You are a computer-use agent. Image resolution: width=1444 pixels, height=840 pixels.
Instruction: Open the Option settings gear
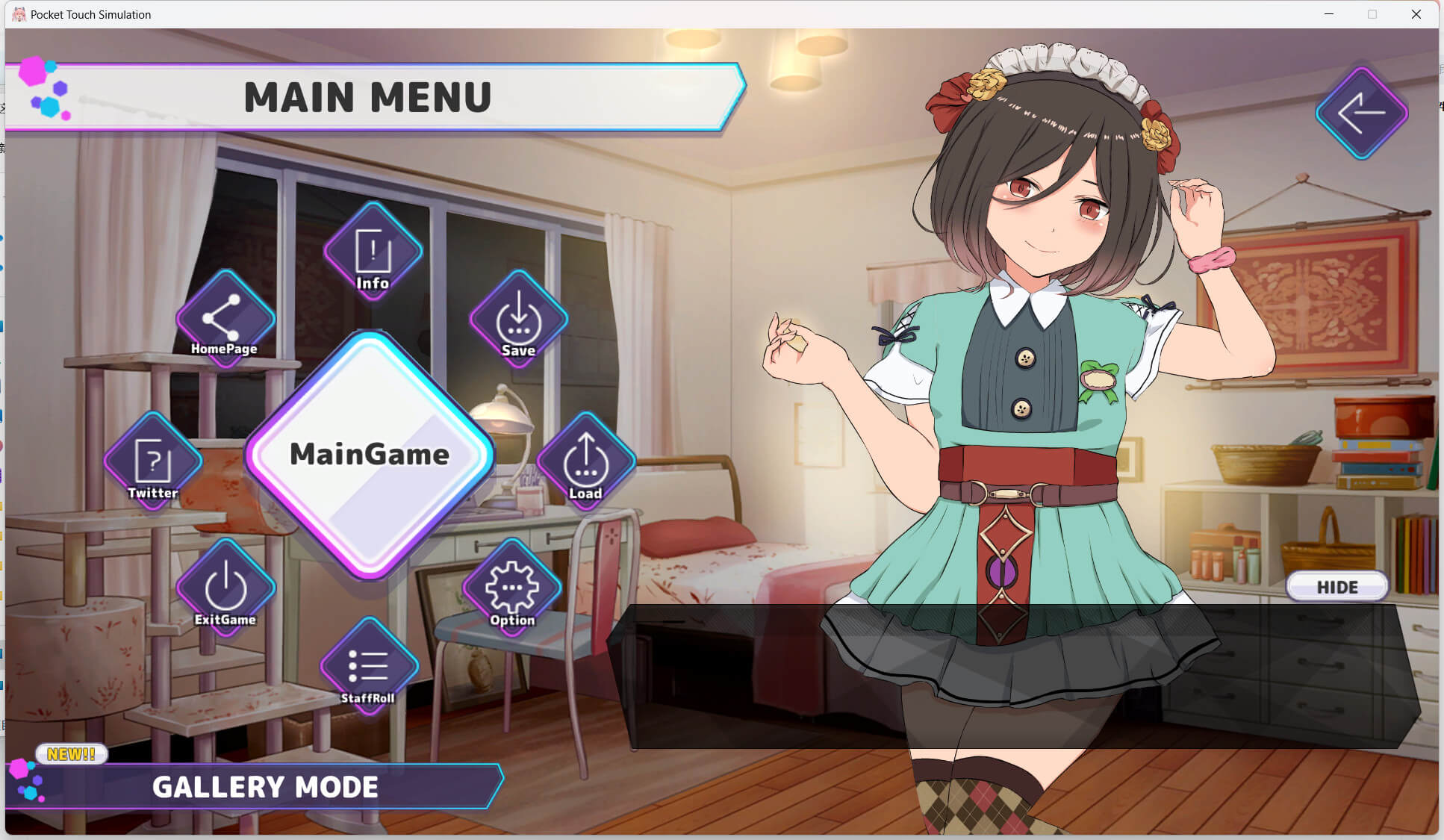point(512,589)
